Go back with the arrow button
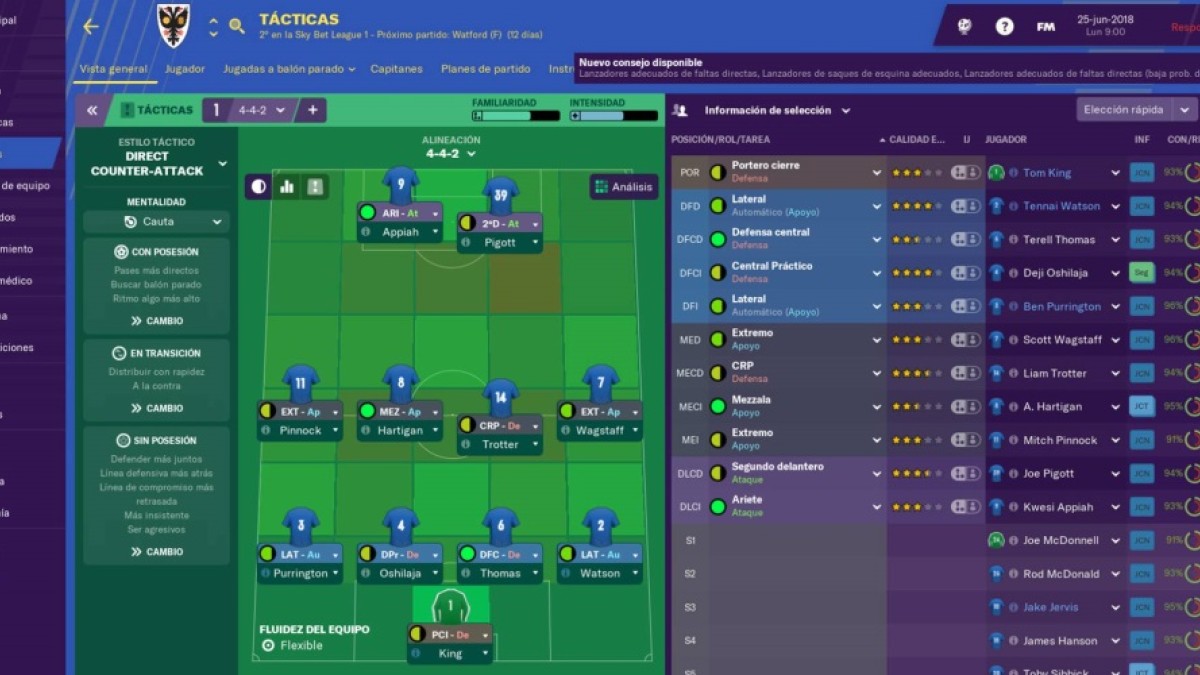This screenshot has height=675, width=1200. point(91,27)
